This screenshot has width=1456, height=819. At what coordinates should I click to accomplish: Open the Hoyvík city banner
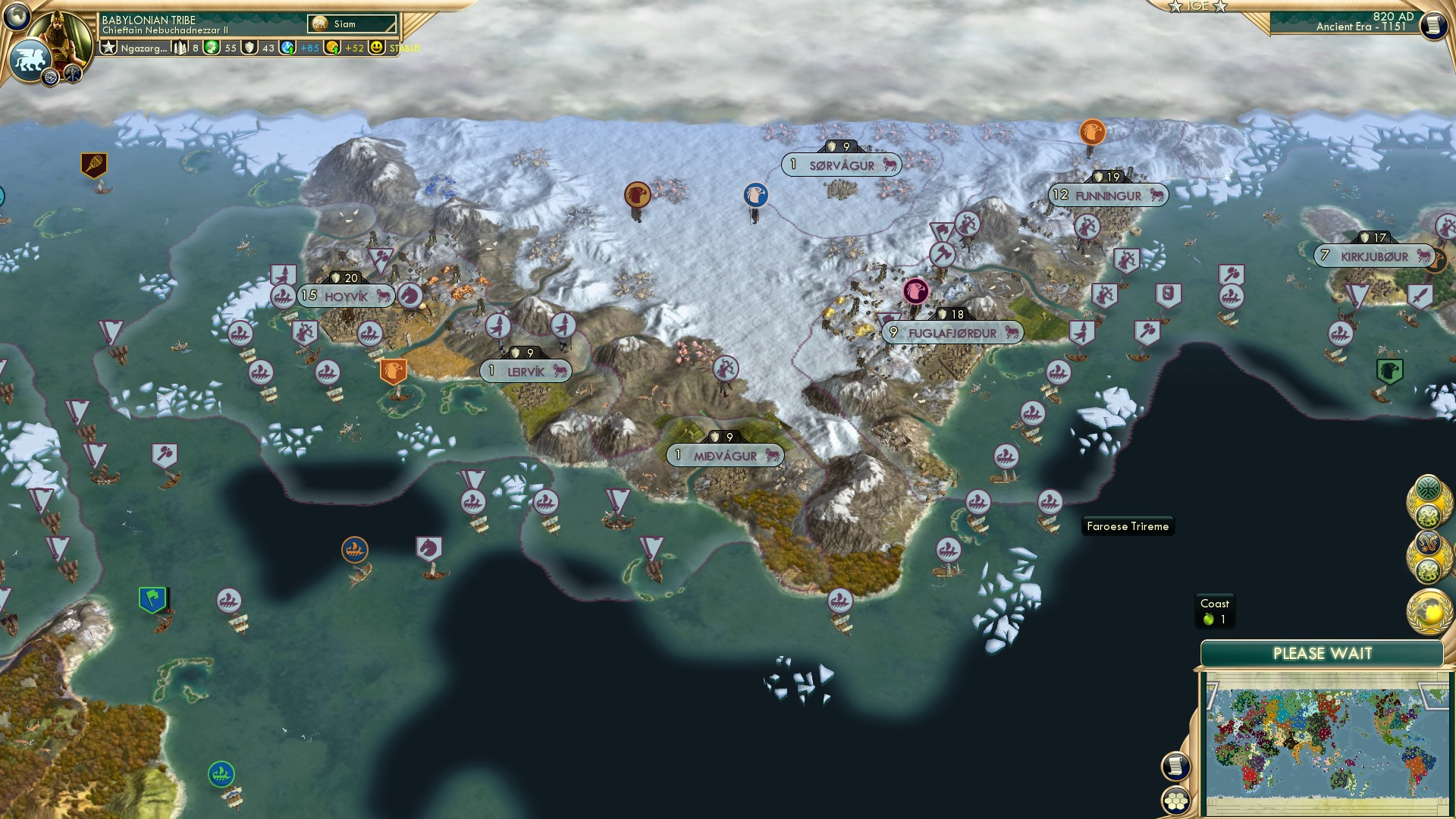click(x=345, y=296)
